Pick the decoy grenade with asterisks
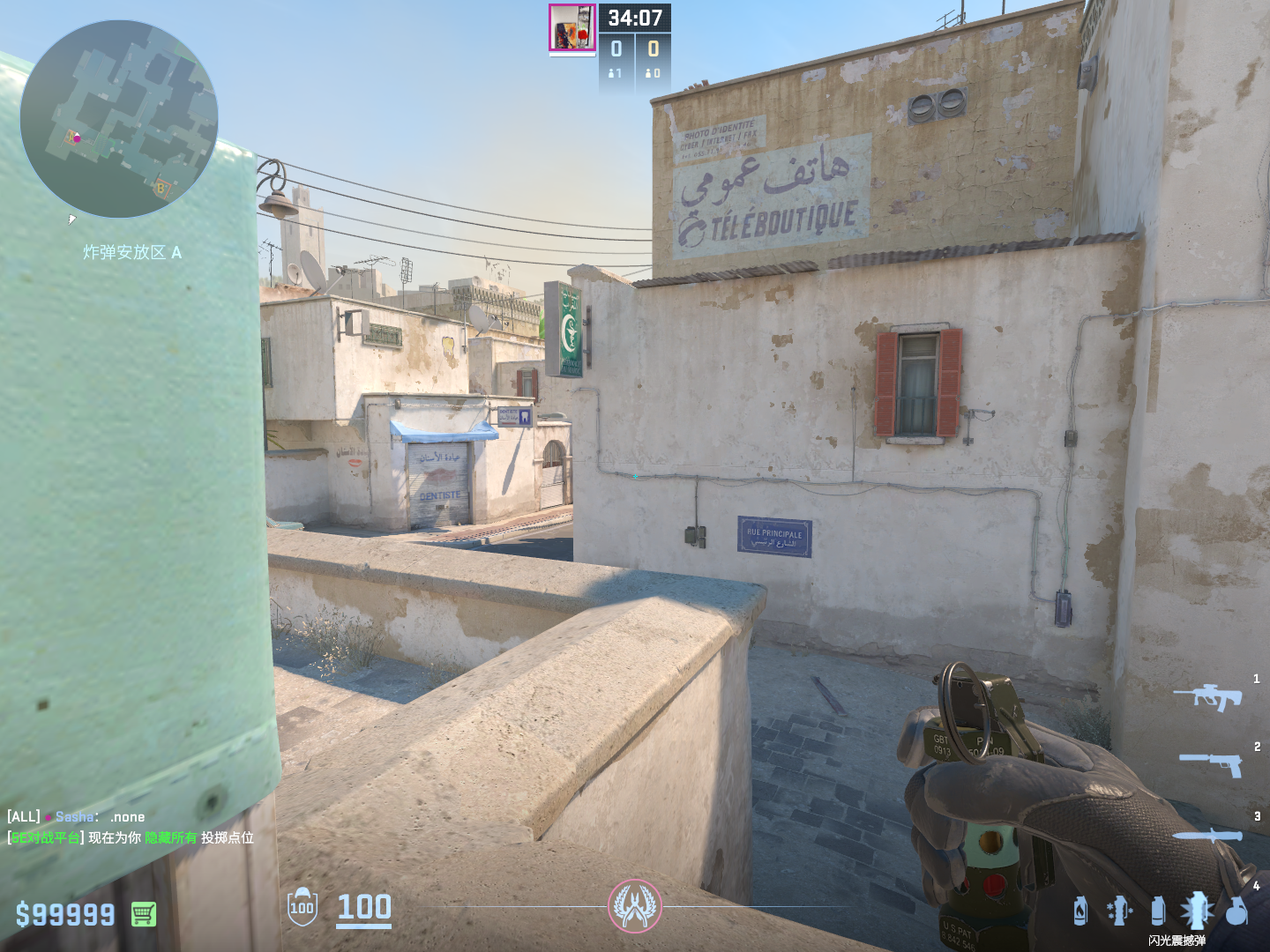1270x952 pixels. click(1119, 911)
